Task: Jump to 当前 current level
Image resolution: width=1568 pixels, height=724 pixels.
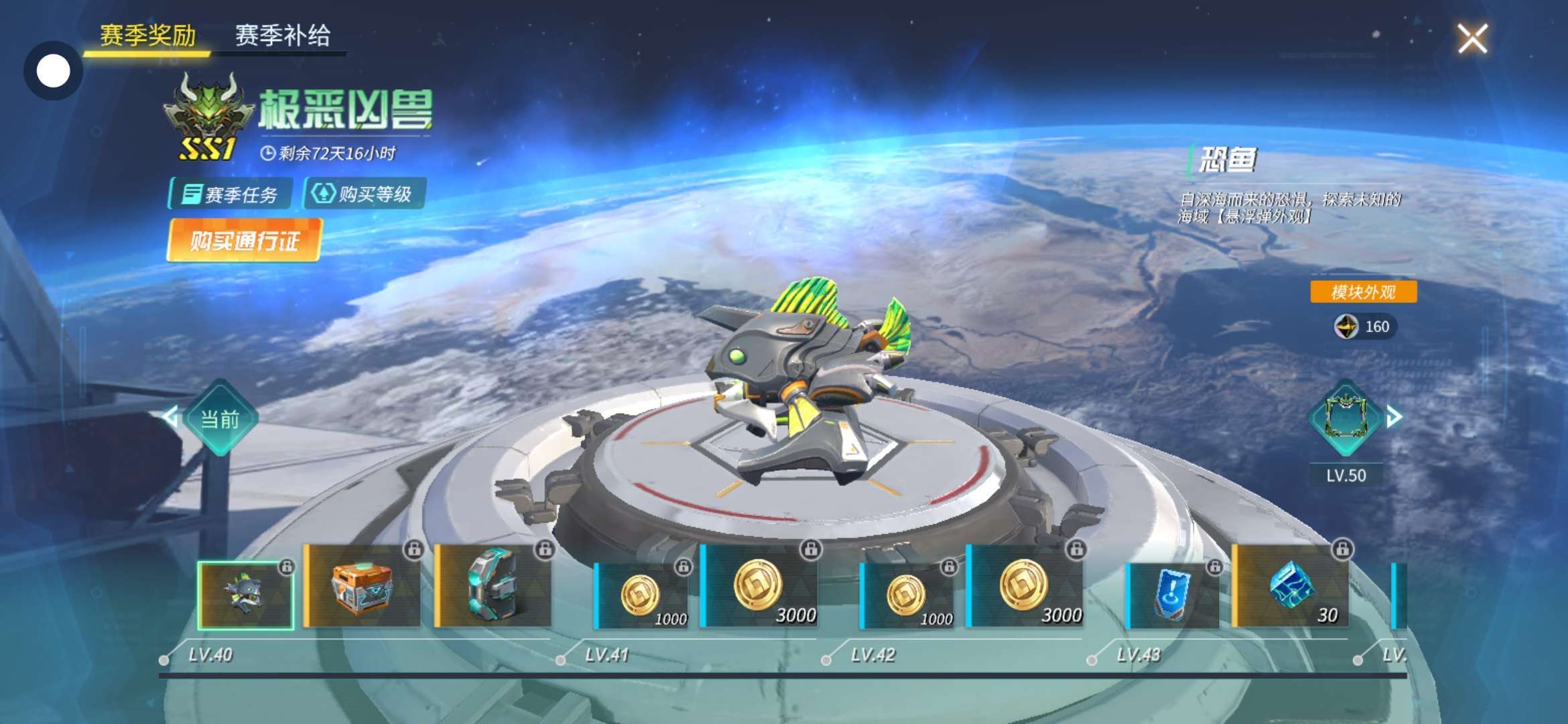Action: click(x=220, y=419)
